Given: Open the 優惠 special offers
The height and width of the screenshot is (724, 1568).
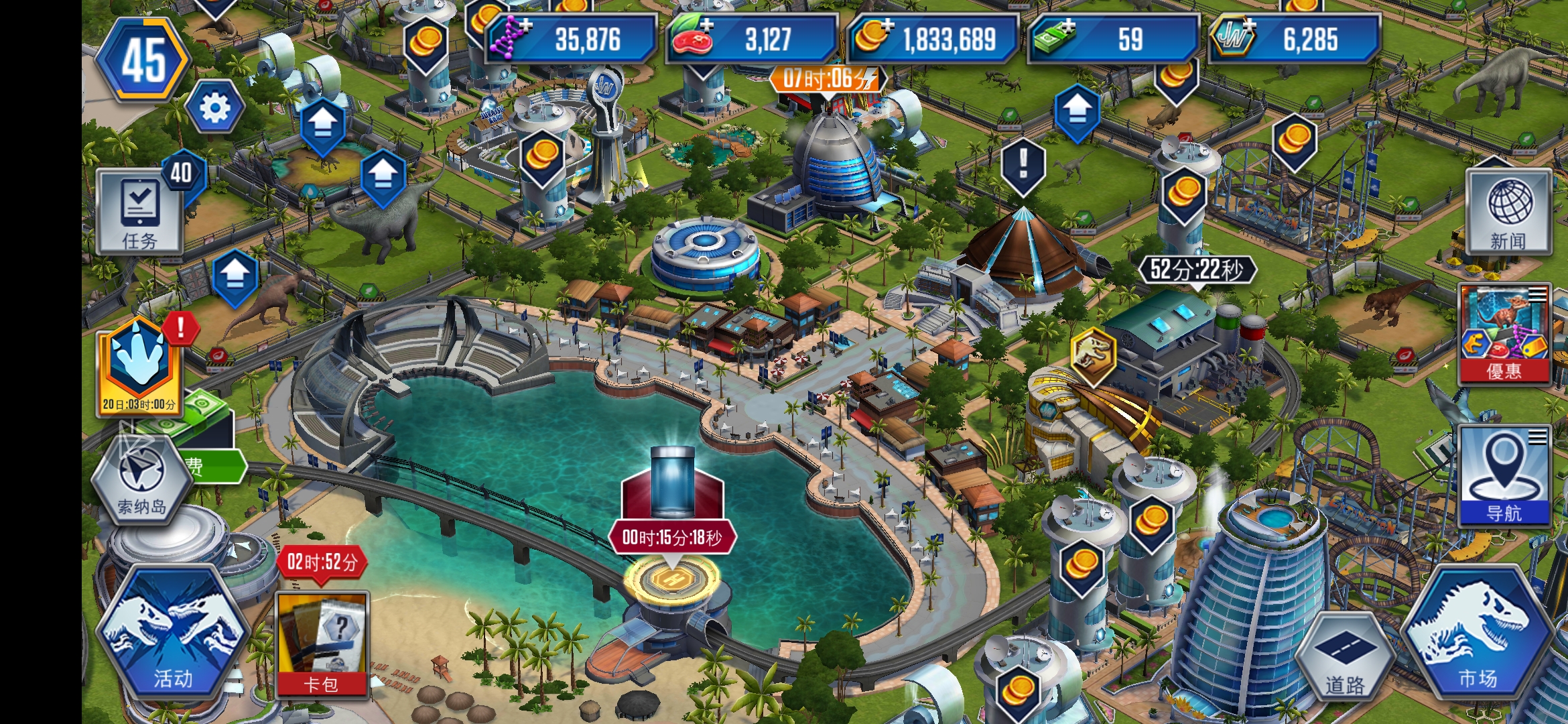Looking at the screenshot, I should (x=1504, y=334).
